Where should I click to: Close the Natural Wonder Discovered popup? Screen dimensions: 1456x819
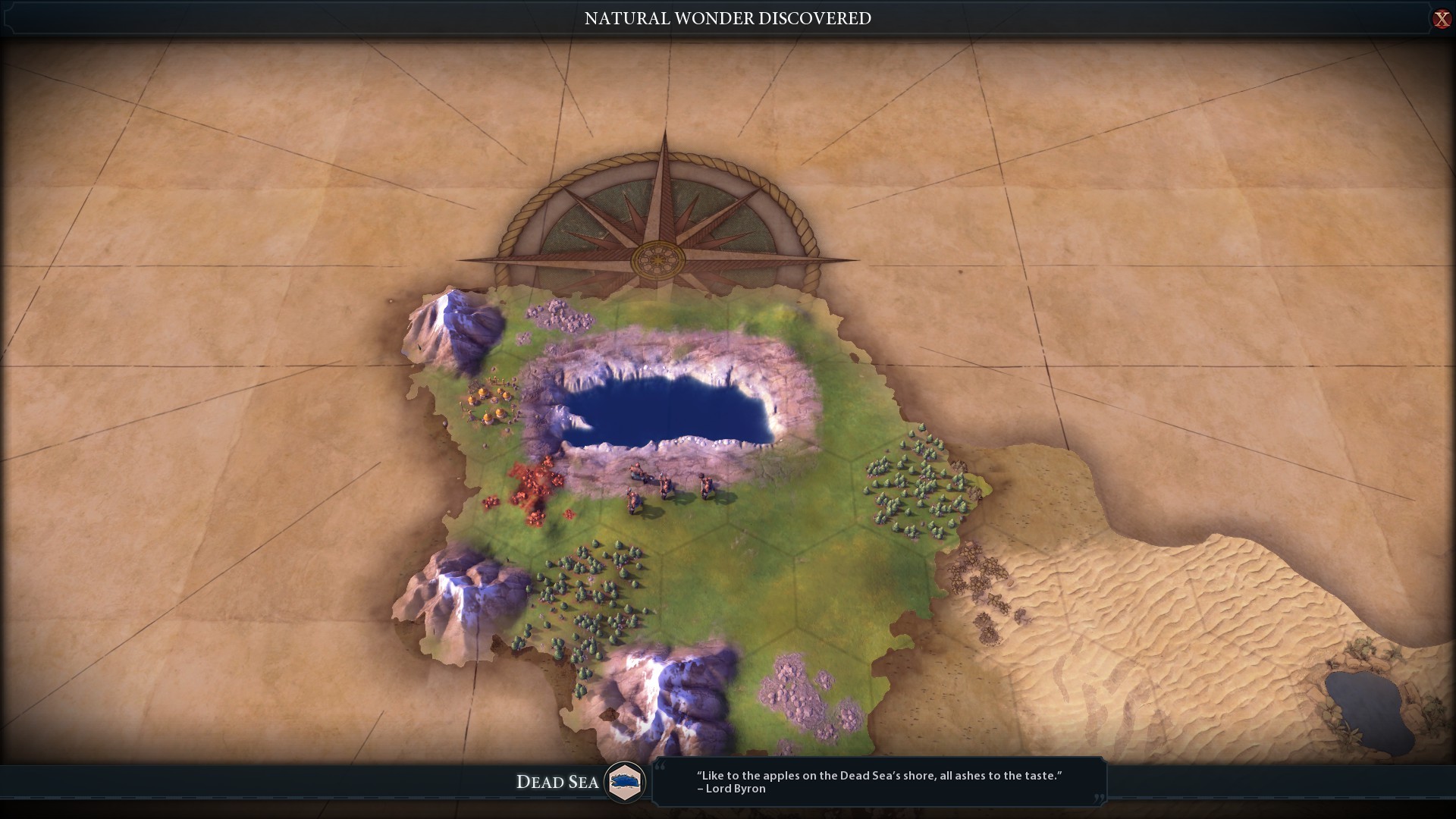tap(1441, 19)
